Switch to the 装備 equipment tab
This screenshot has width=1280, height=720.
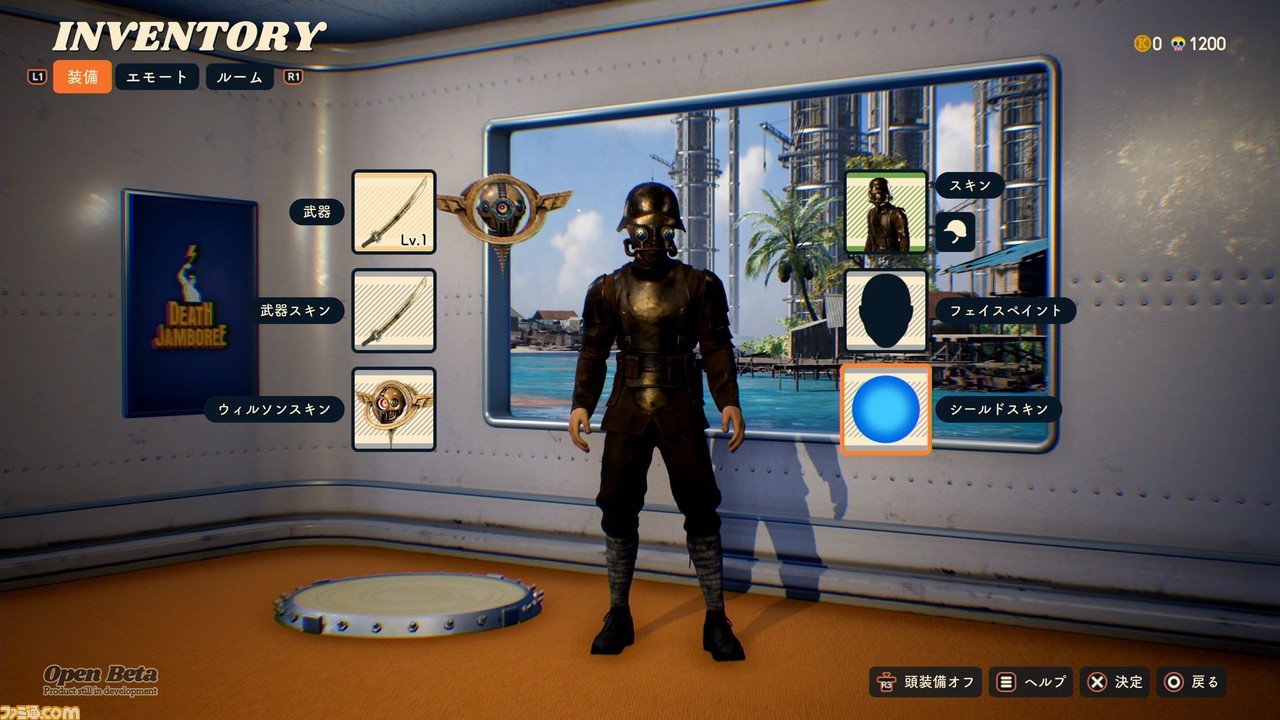point(82,77)
